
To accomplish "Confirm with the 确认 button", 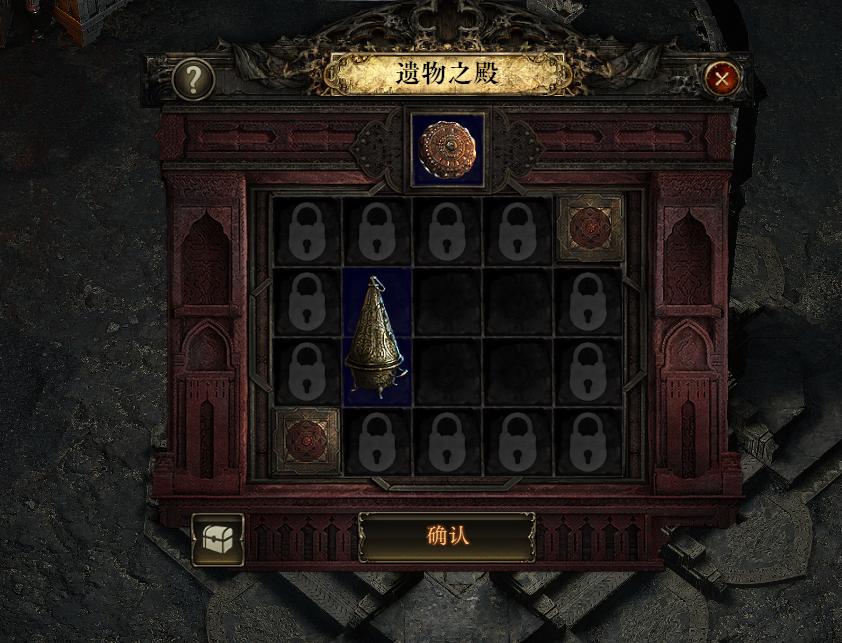I will pyautogui.click(x=446, y=536).
